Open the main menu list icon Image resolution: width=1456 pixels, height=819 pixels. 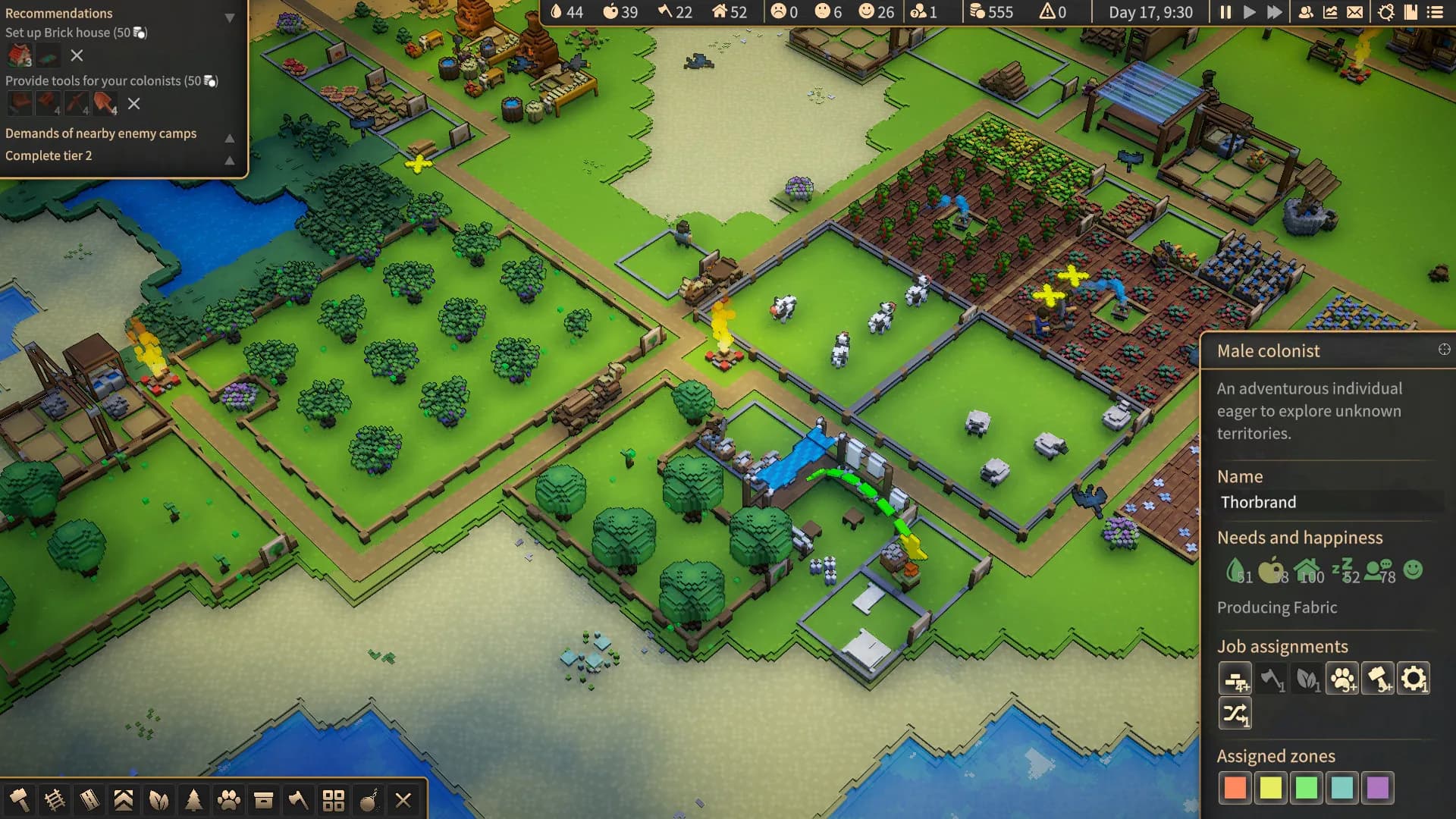click(1435, 12)
